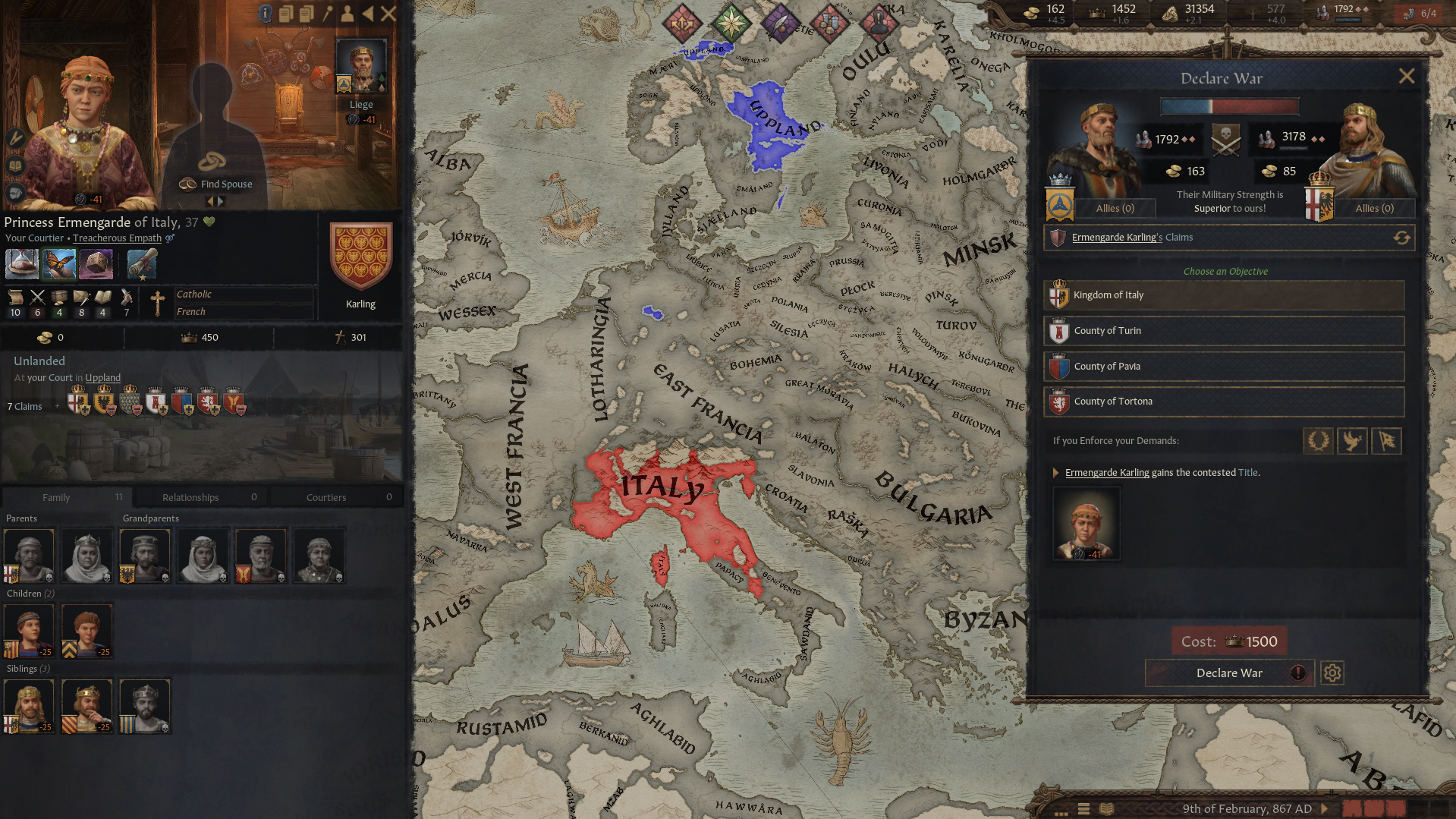Select the laurel wreath victory outcome icon
1456x819 pixels.
coord(1318,441)
